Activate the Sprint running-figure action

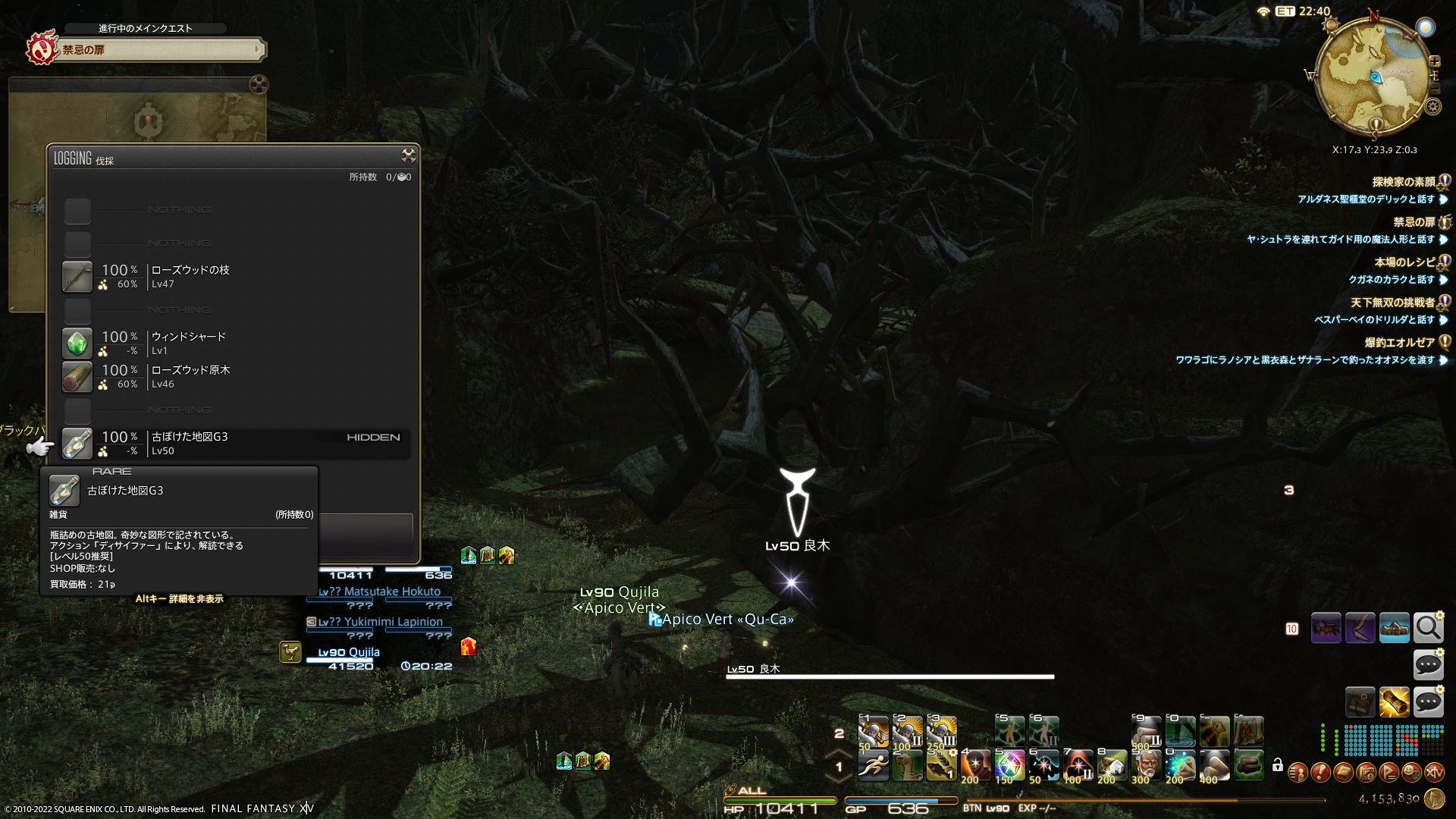click(x=873, y=766)
